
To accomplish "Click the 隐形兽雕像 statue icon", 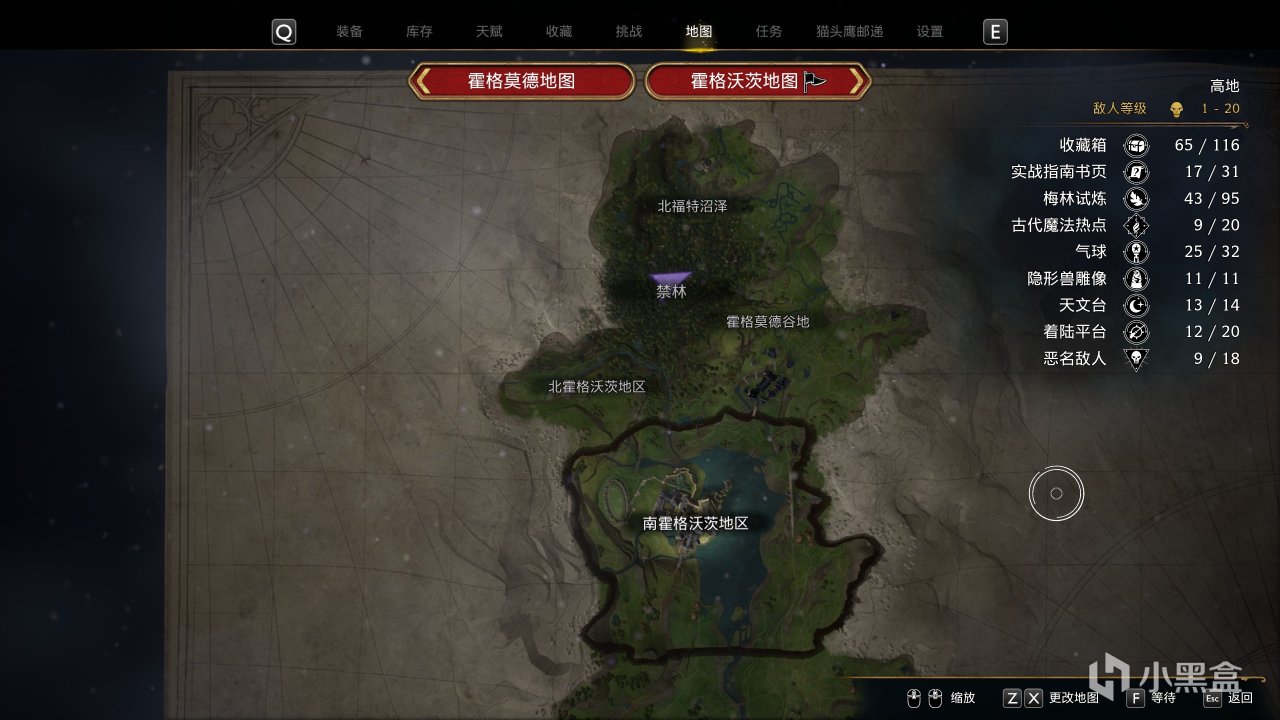I will (x=1136, y=278).
